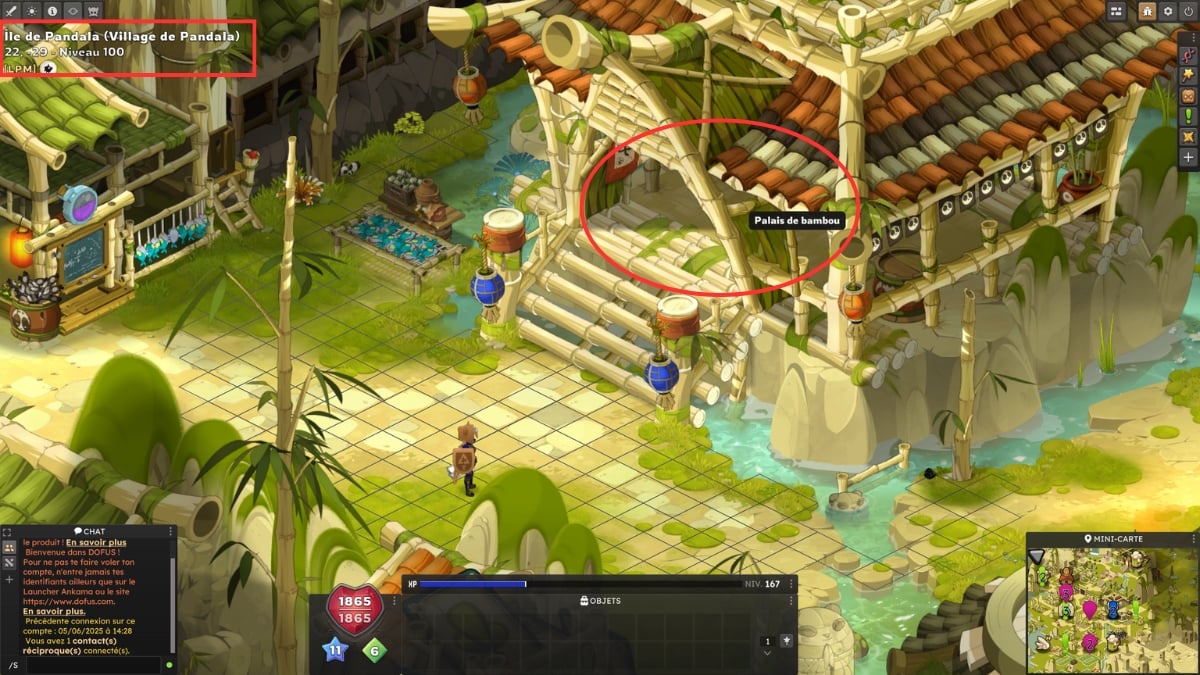This screenshot has width=1200, height=675.
Task: Click the heart-shaped health points display
Action: click(x=355, y=610)
